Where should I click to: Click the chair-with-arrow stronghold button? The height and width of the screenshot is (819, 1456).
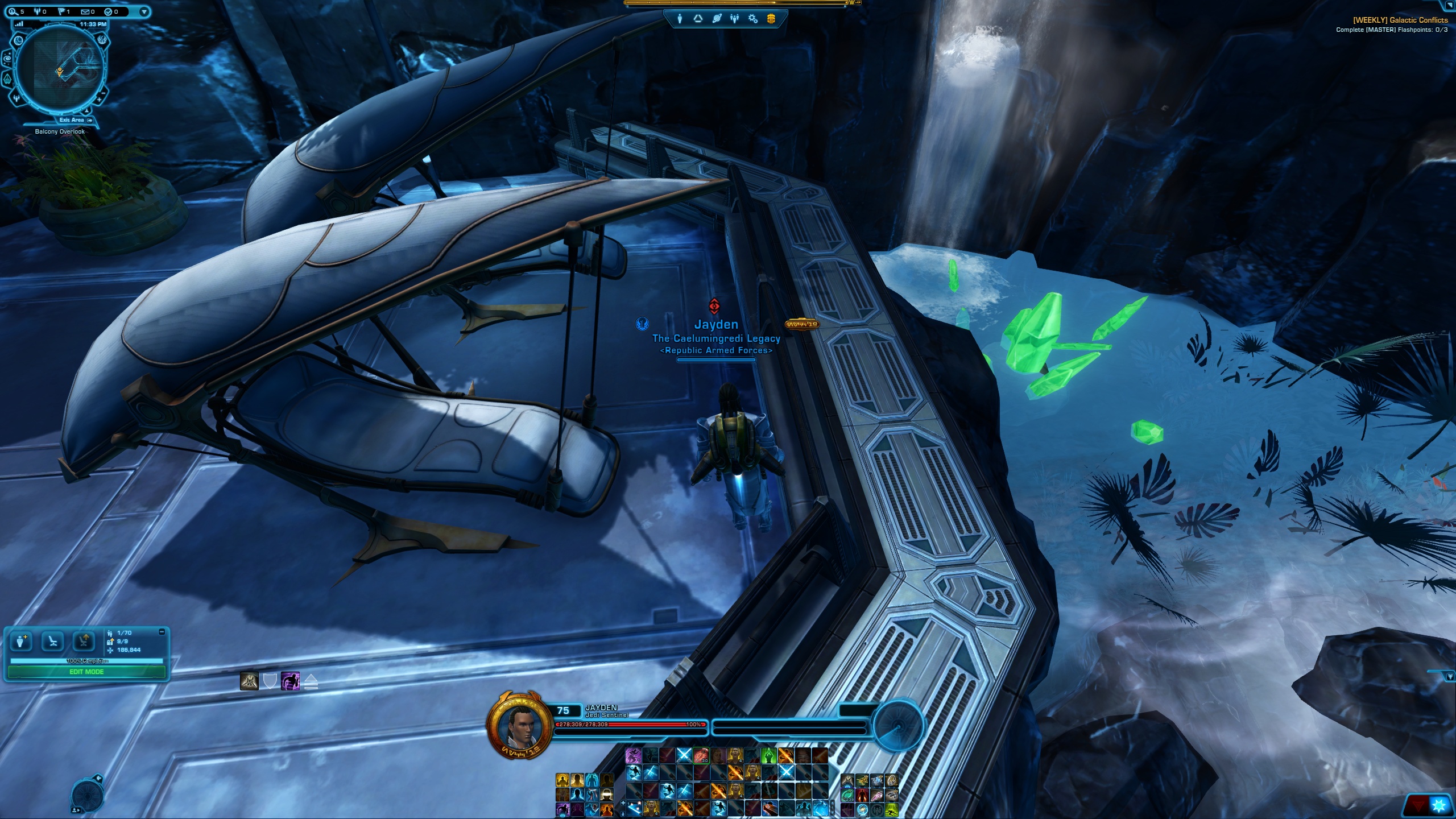coord(84,642)
